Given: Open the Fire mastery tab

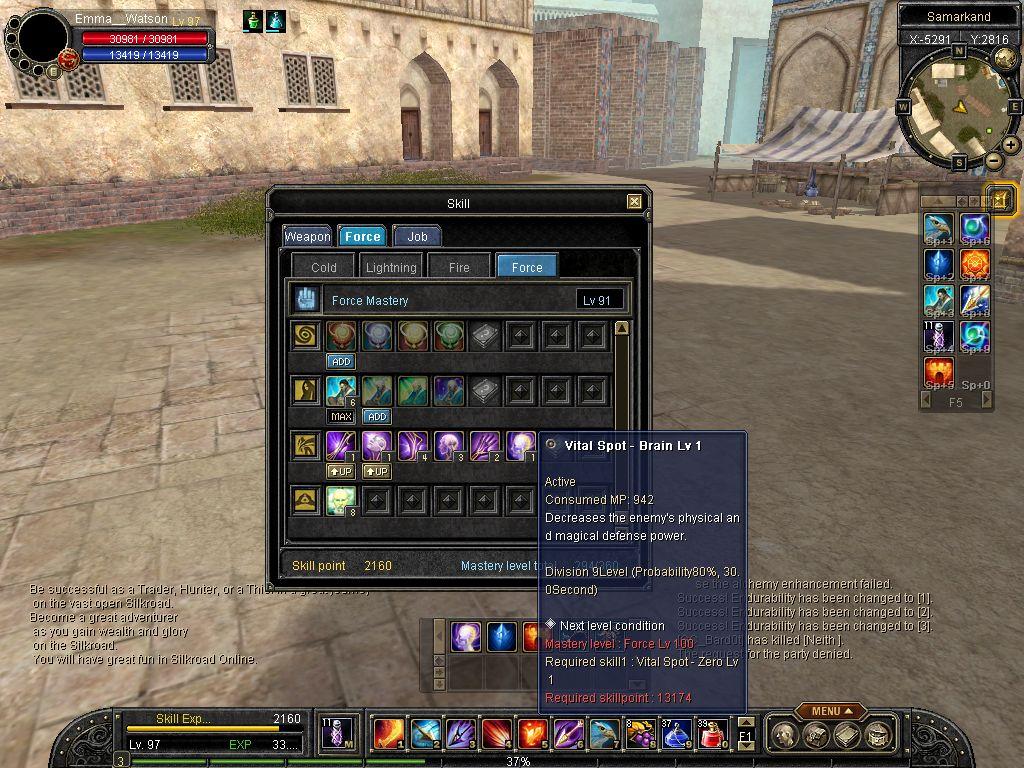Looking at the screenshot, I should (459, 267).
